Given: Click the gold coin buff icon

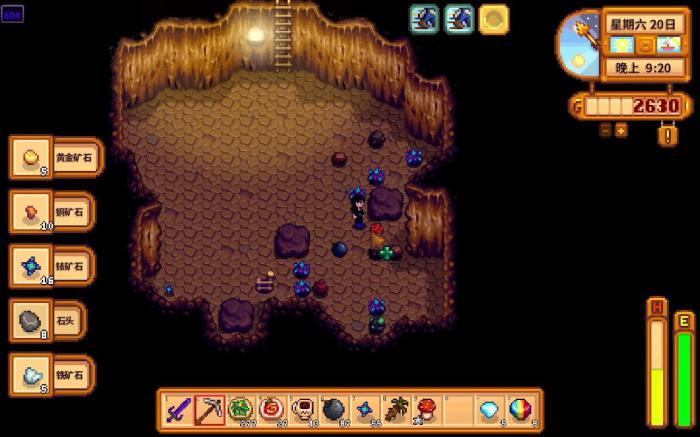Looking at the screenshot, I should pos(493,19).
